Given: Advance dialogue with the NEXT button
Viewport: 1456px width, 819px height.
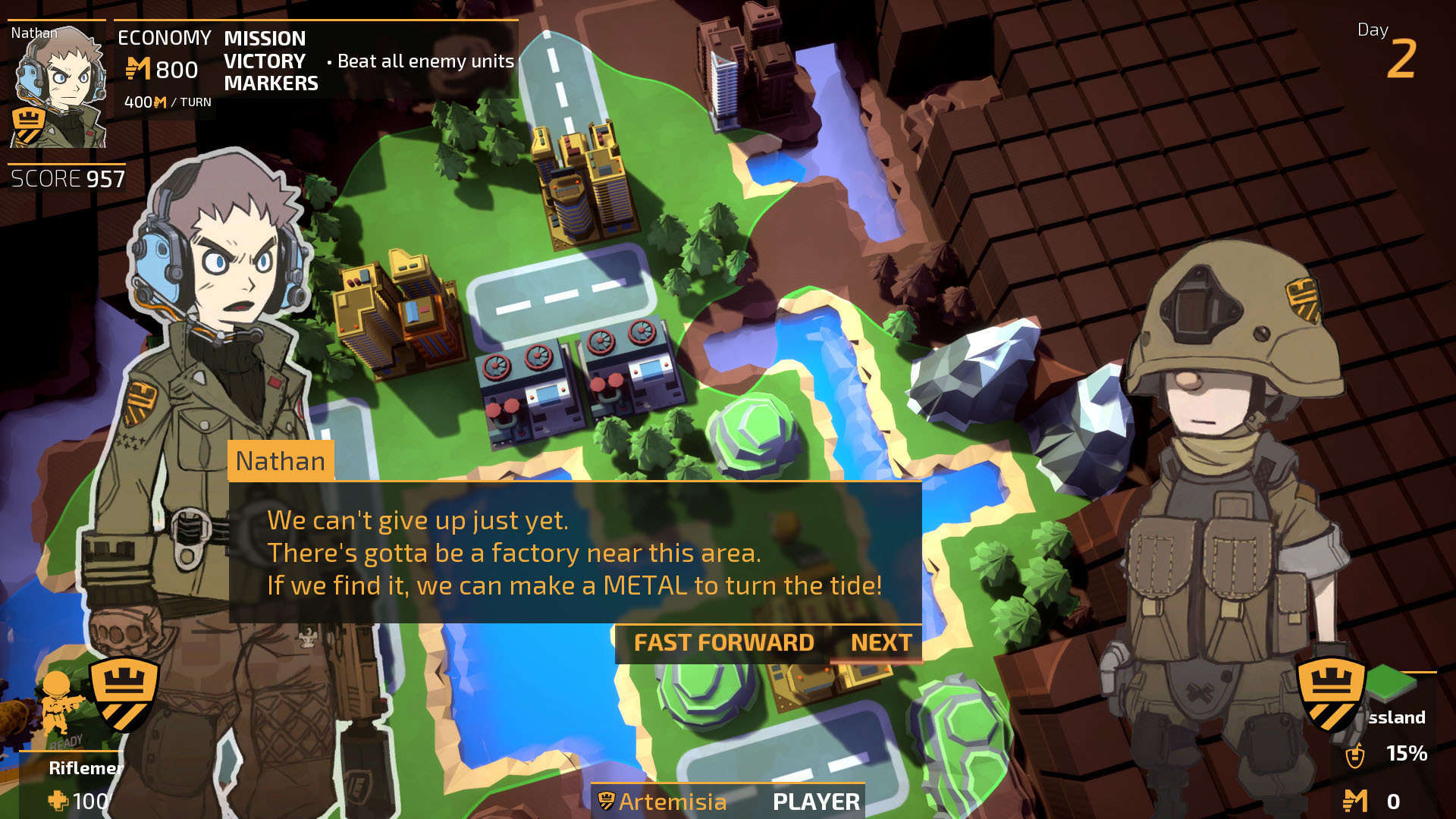Looking at the screenshot, I should [880, 643].
